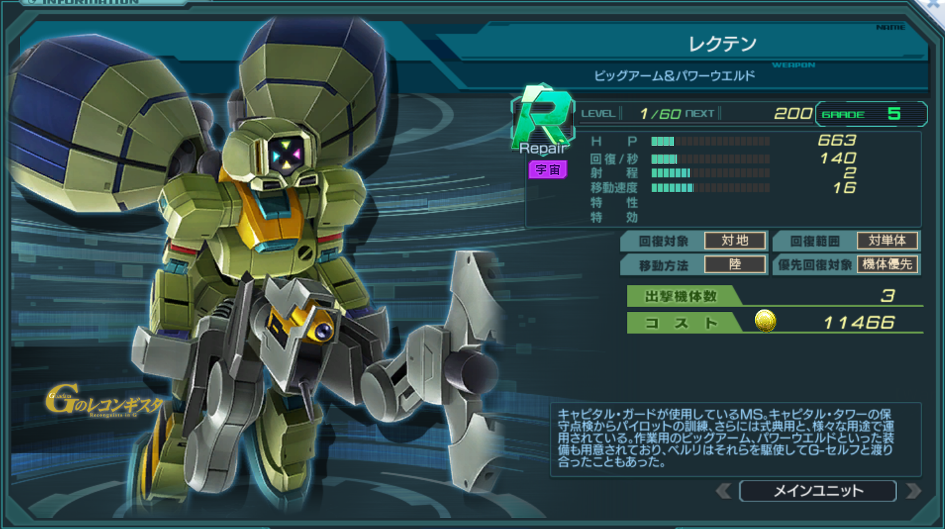Go to next unit with right arrow

tap(912, 491)
